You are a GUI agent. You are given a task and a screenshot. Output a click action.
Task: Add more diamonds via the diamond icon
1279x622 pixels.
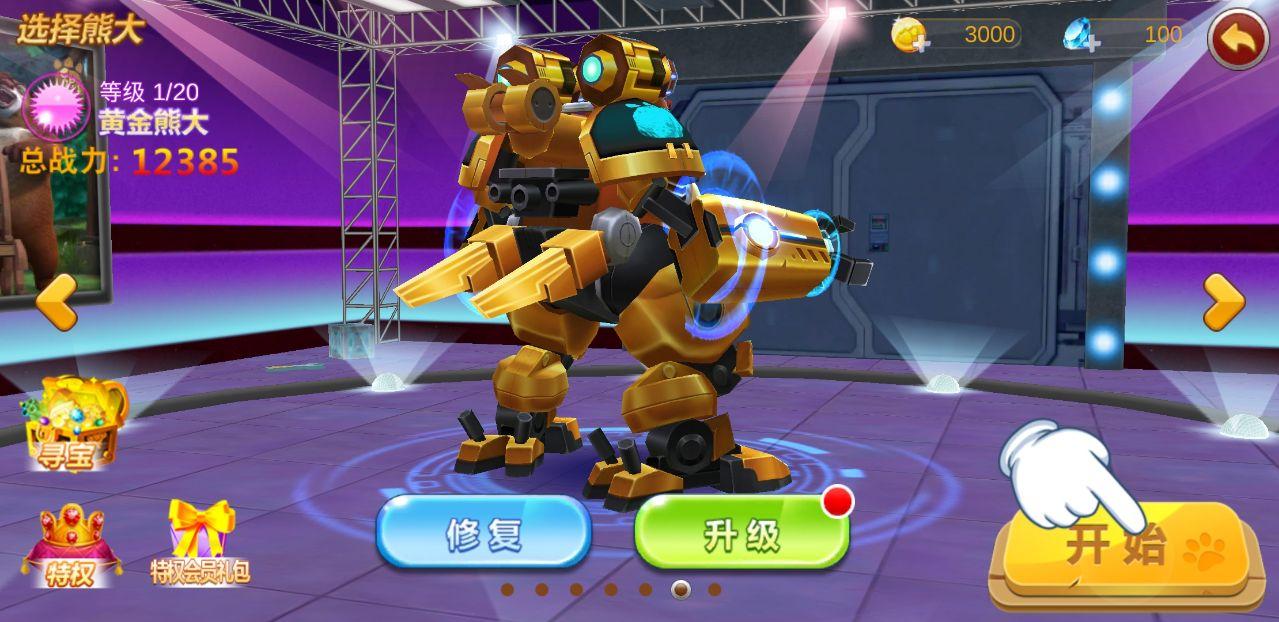[1082, 35]
